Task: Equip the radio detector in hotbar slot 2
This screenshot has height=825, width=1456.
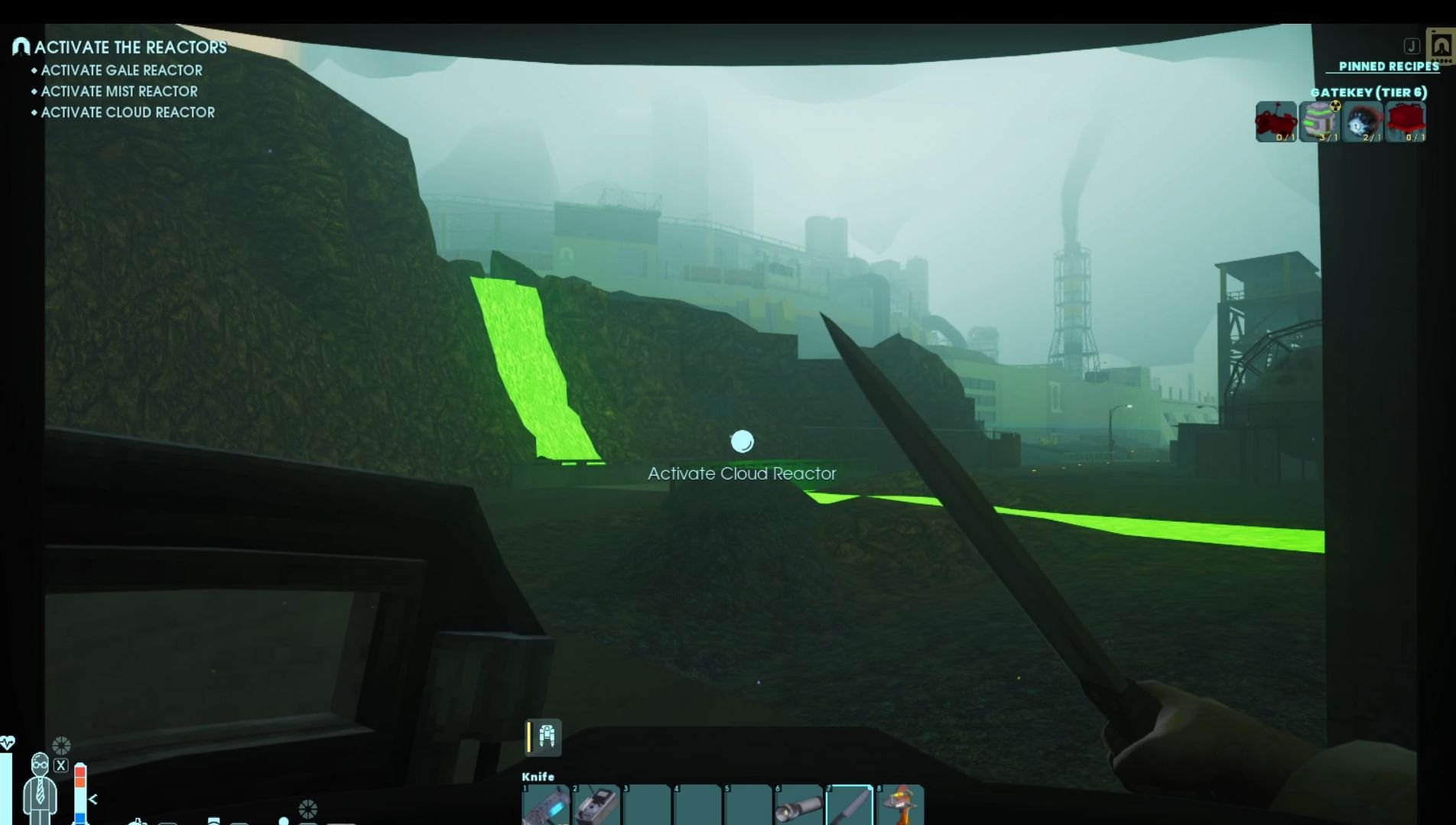Action: 596,805
